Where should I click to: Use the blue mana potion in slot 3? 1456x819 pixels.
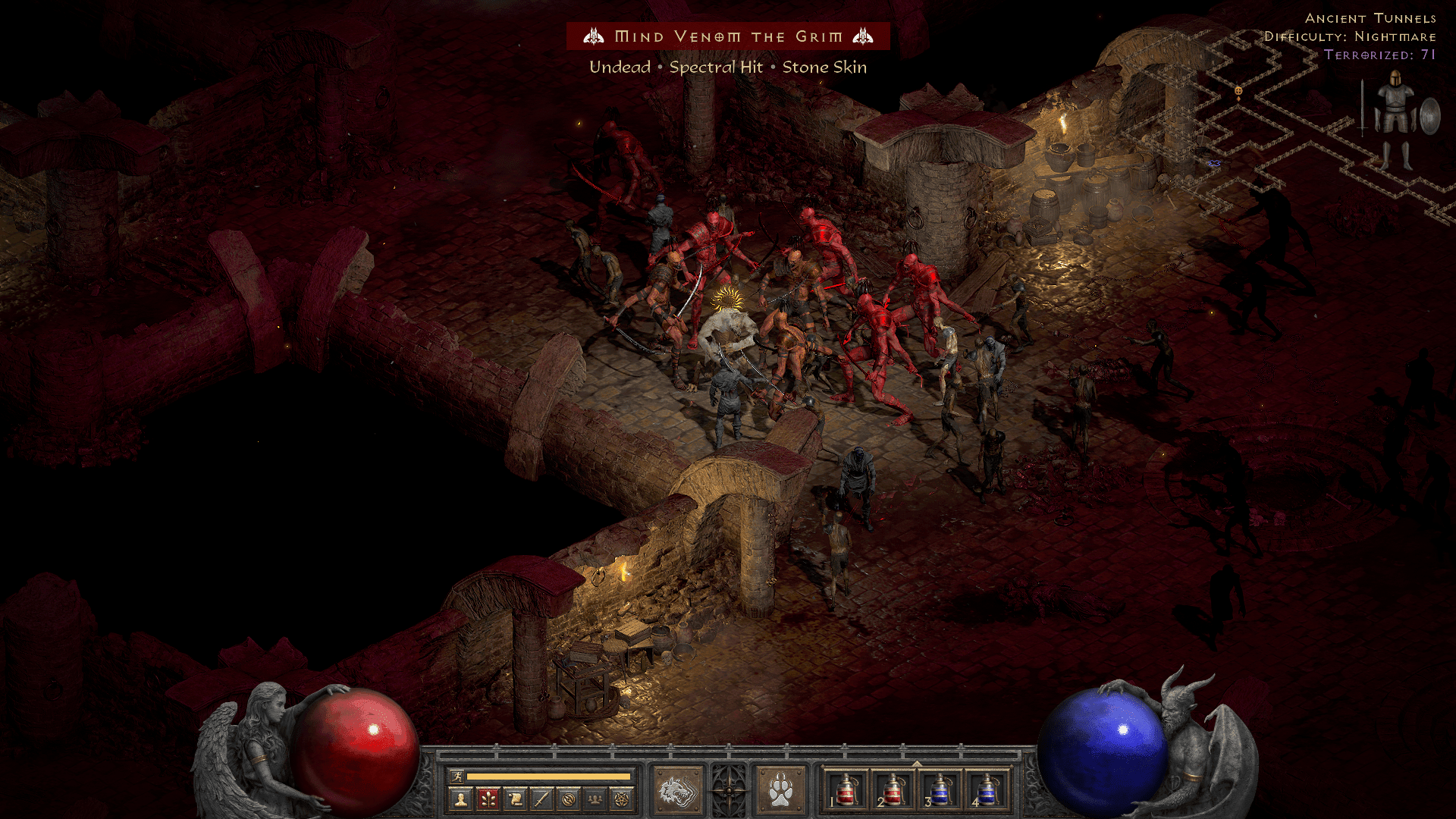[940, 789]
